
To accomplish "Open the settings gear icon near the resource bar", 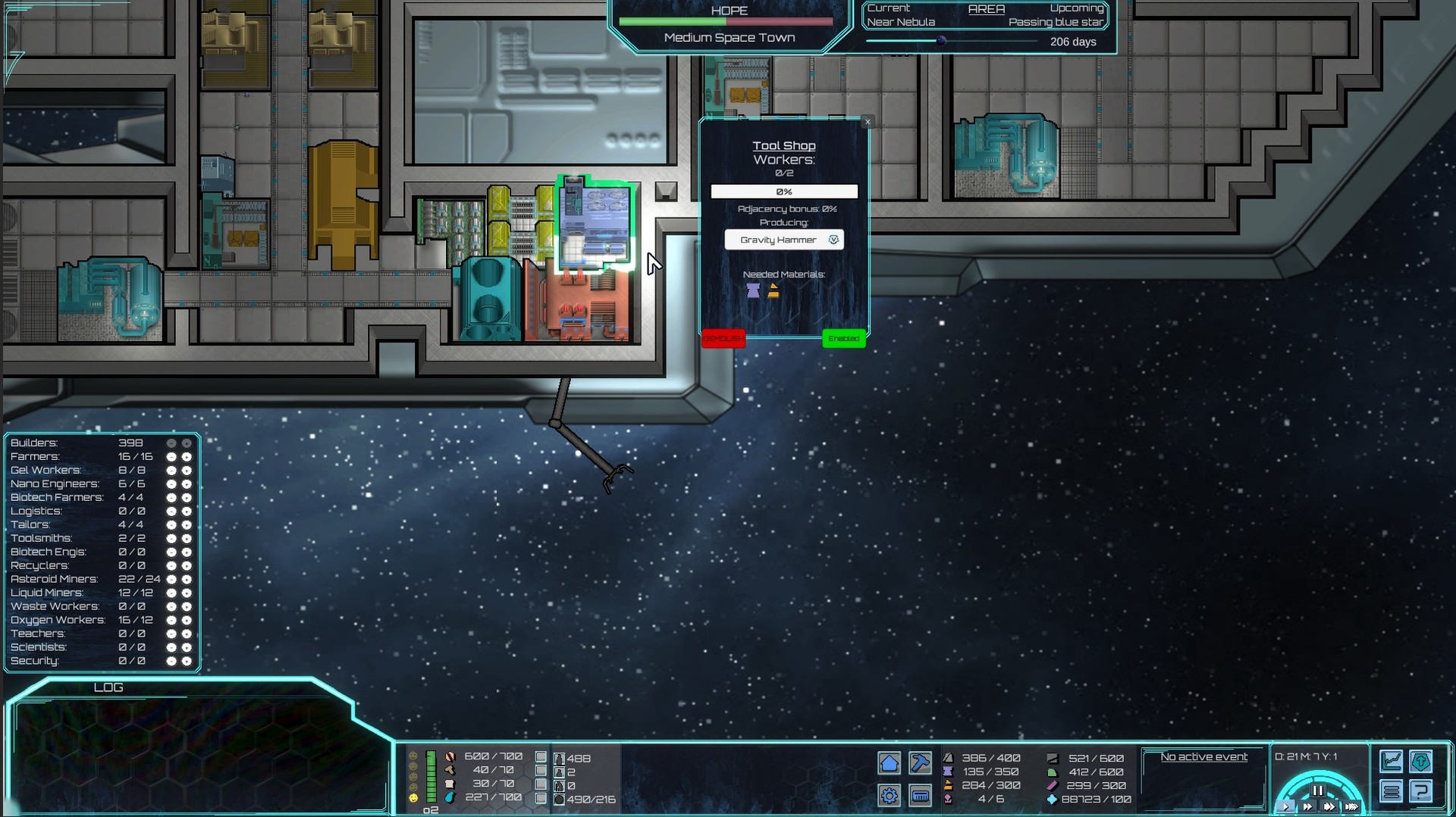I will coord(890,796).
